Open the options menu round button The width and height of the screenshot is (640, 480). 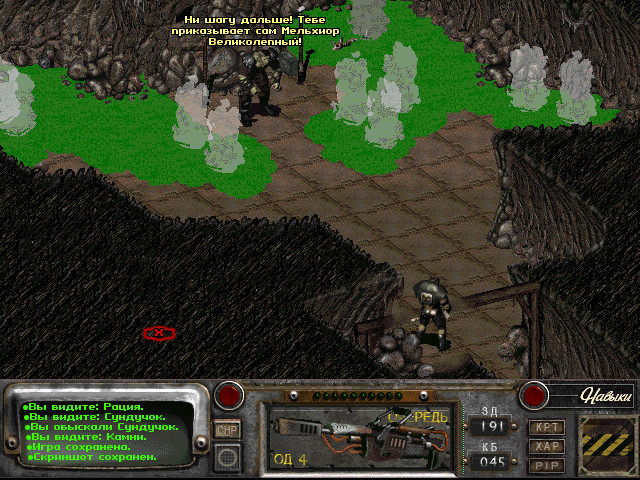tap(228, 455)
